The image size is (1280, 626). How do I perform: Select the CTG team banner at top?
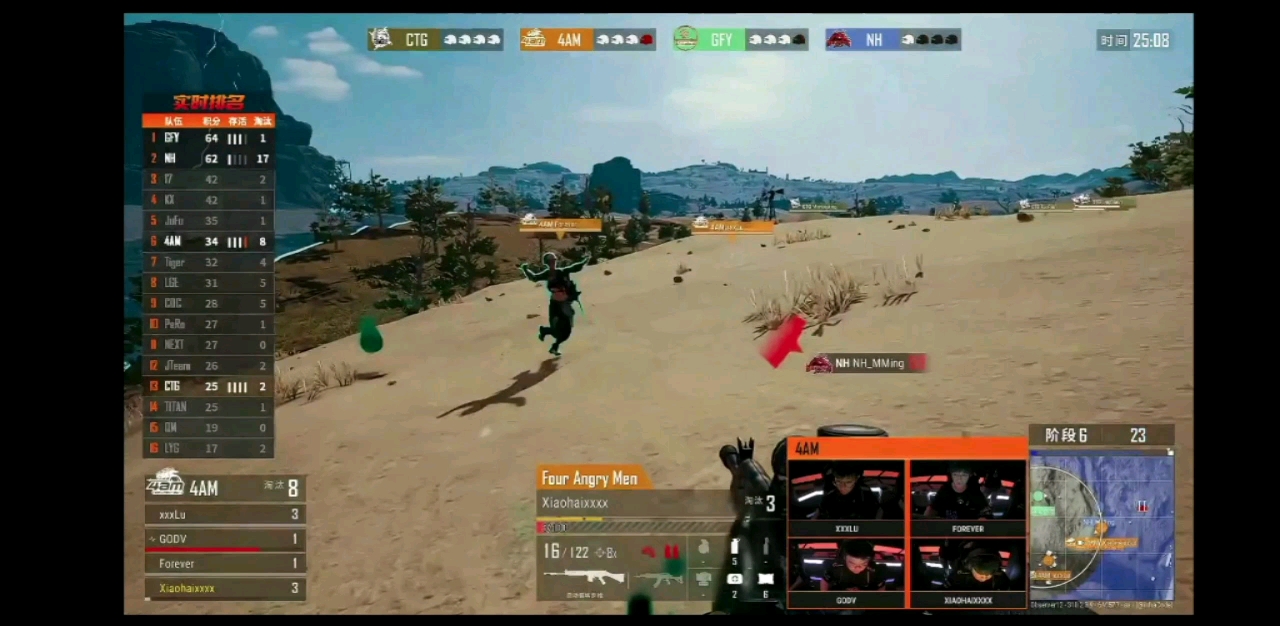[435, 40]
